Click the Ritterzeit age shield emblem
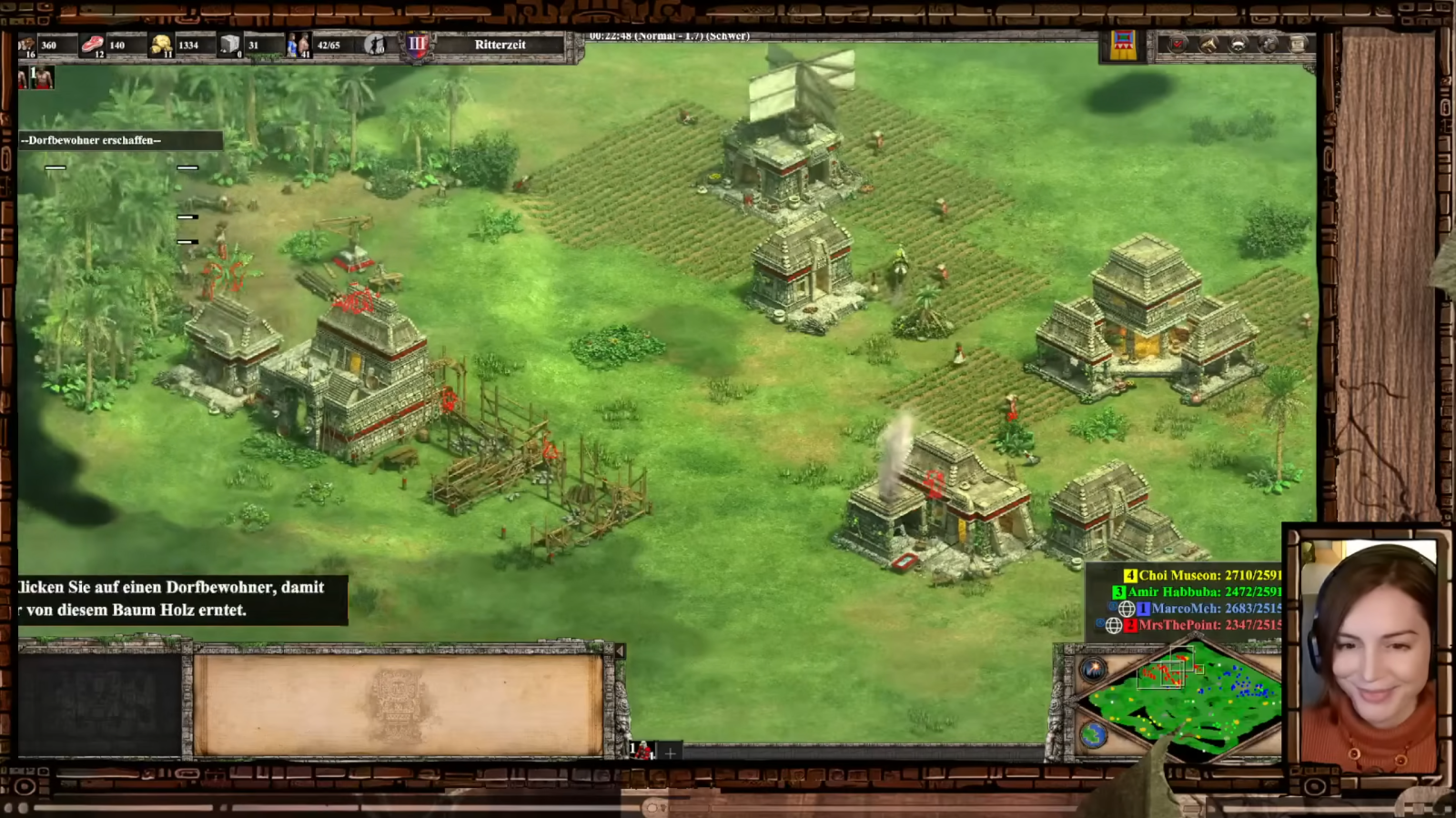 pyautogui.click(x=417, y=45)
